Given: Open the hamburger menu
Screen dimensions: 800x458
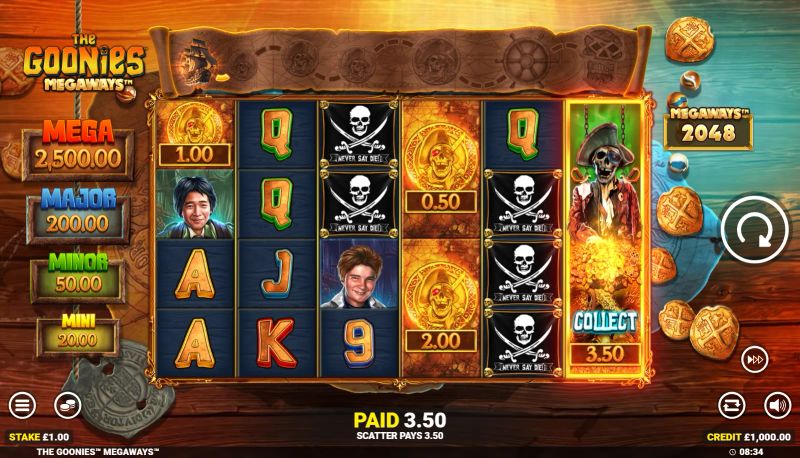Looking at the screenshot, I should [22, 405].
